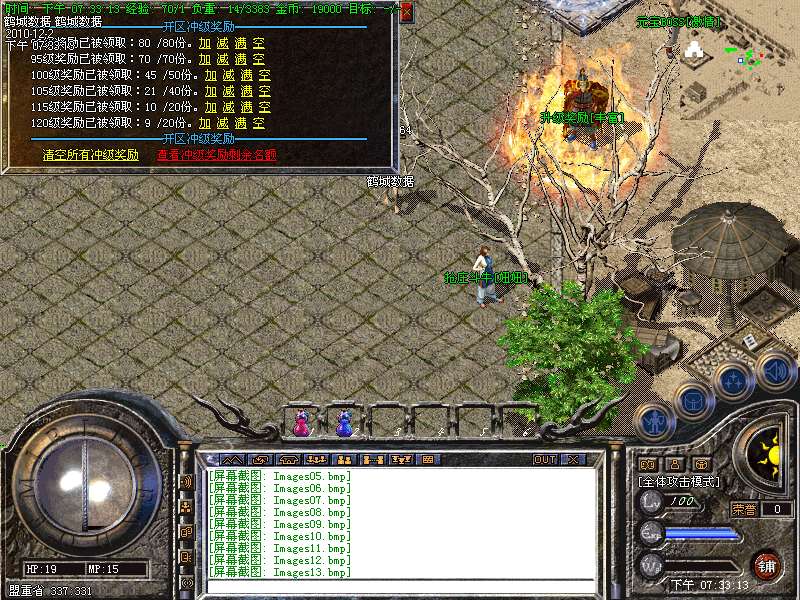Click the OUT button above chat
Image resolution: width=800 pixels, height=600 pixels.
[544, 460]
